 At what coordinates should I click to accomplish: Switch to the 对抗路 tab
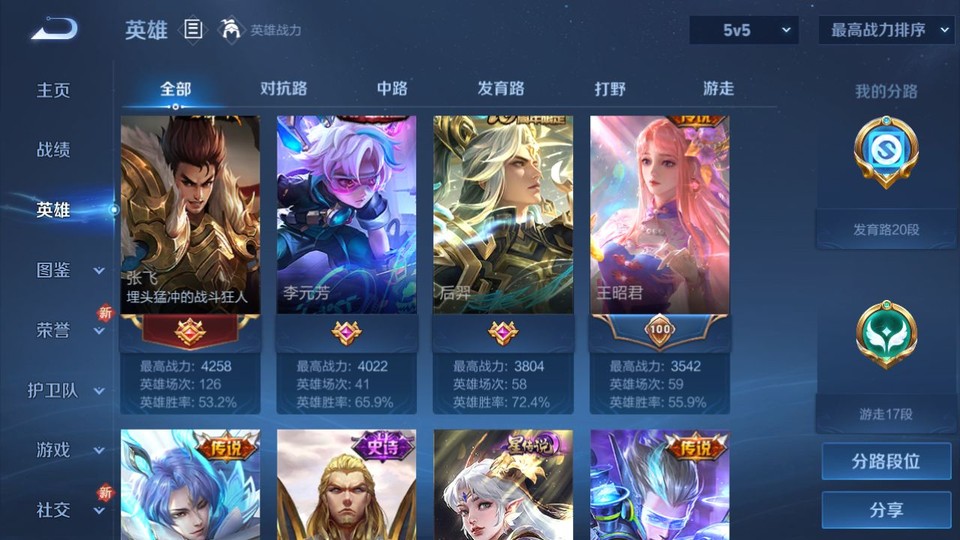[283, 88]
